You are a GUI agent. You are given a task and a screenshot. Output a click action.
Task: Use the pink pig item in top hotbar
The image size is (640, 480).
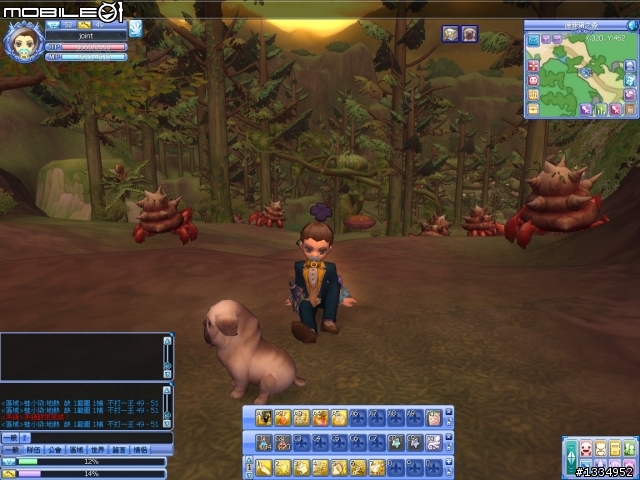433,417
